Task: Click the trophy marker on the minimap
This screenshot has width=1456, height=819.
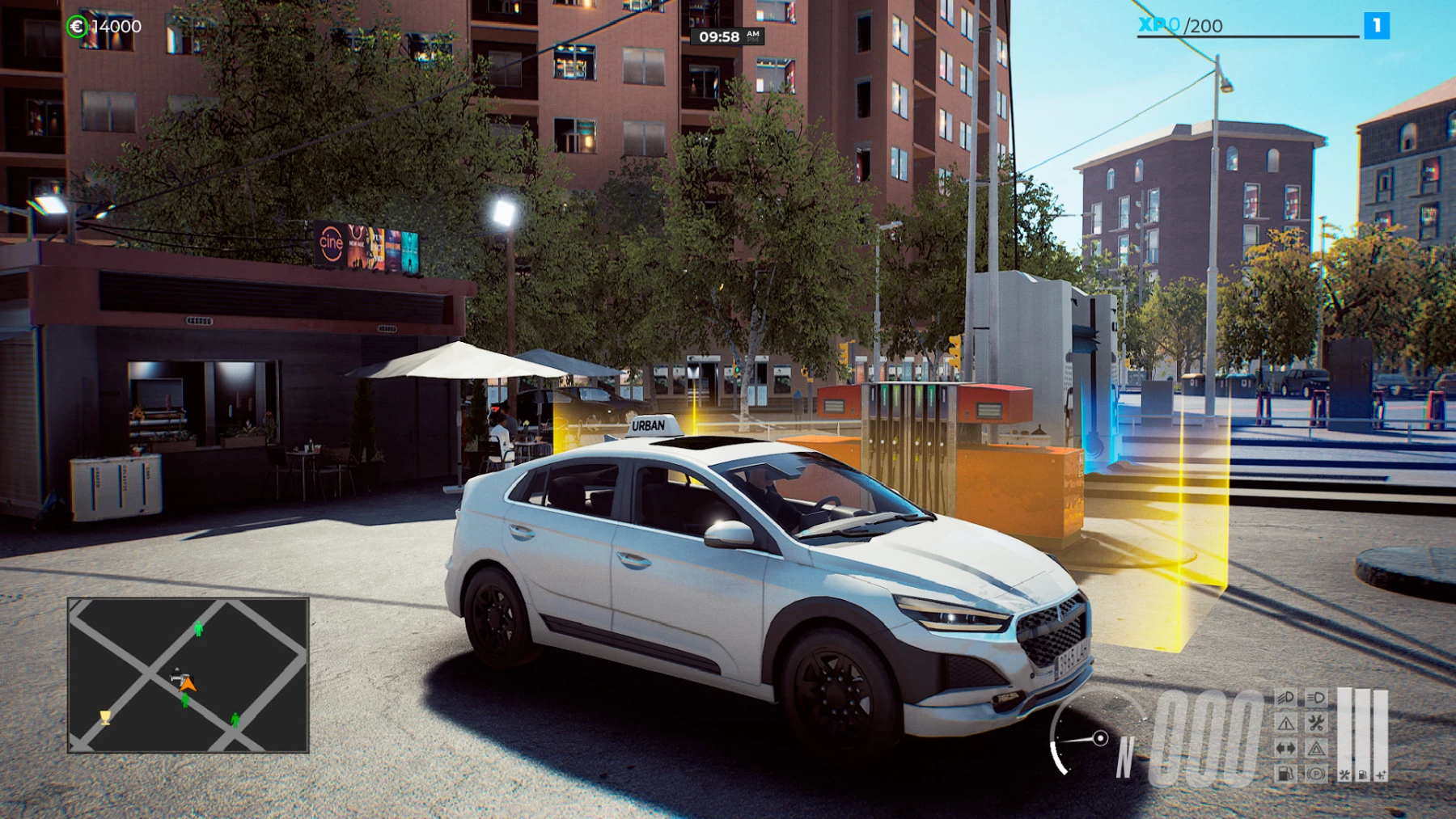Action: pos(104,718)
